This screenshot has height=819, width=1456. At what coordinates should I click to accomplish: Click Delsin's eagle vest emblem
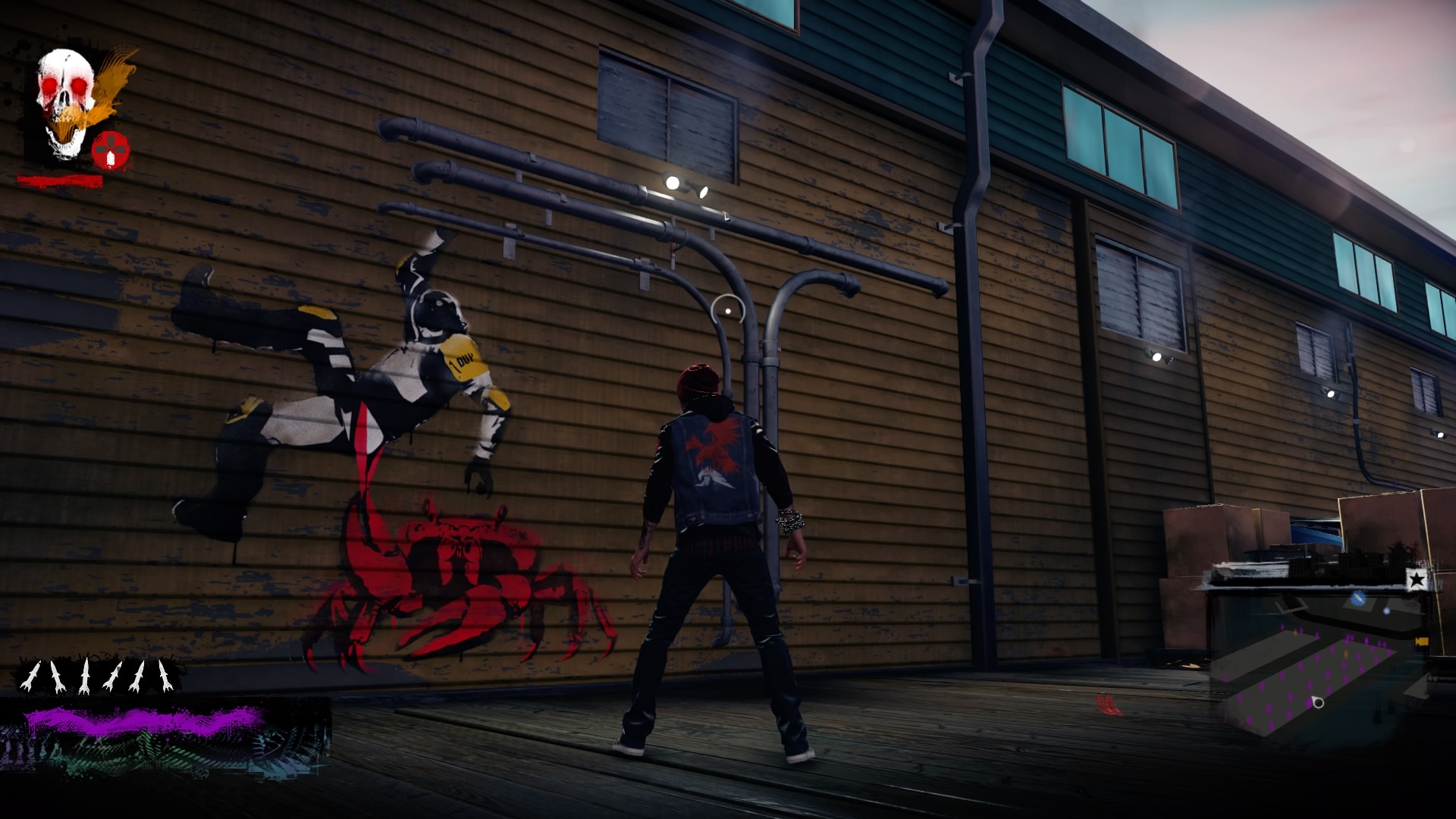click(x=717, y=447)
